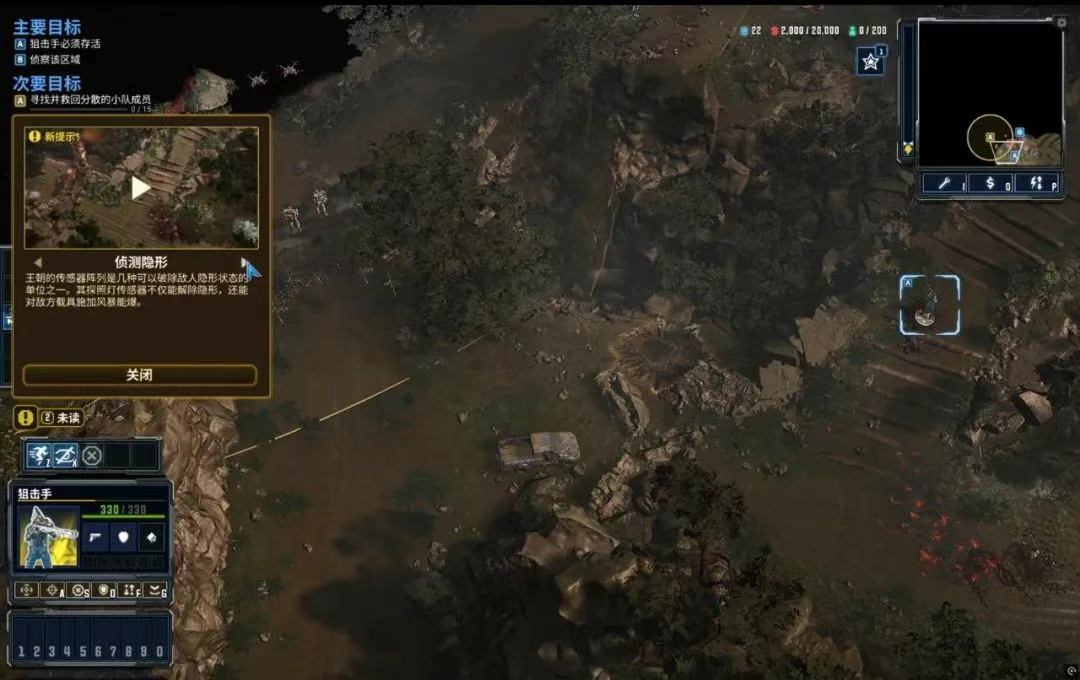Close the 侦测隐形 tip panel with 关闭
Image resolution: width=1080 pixels, height=680 pixels.
(139, 375)
